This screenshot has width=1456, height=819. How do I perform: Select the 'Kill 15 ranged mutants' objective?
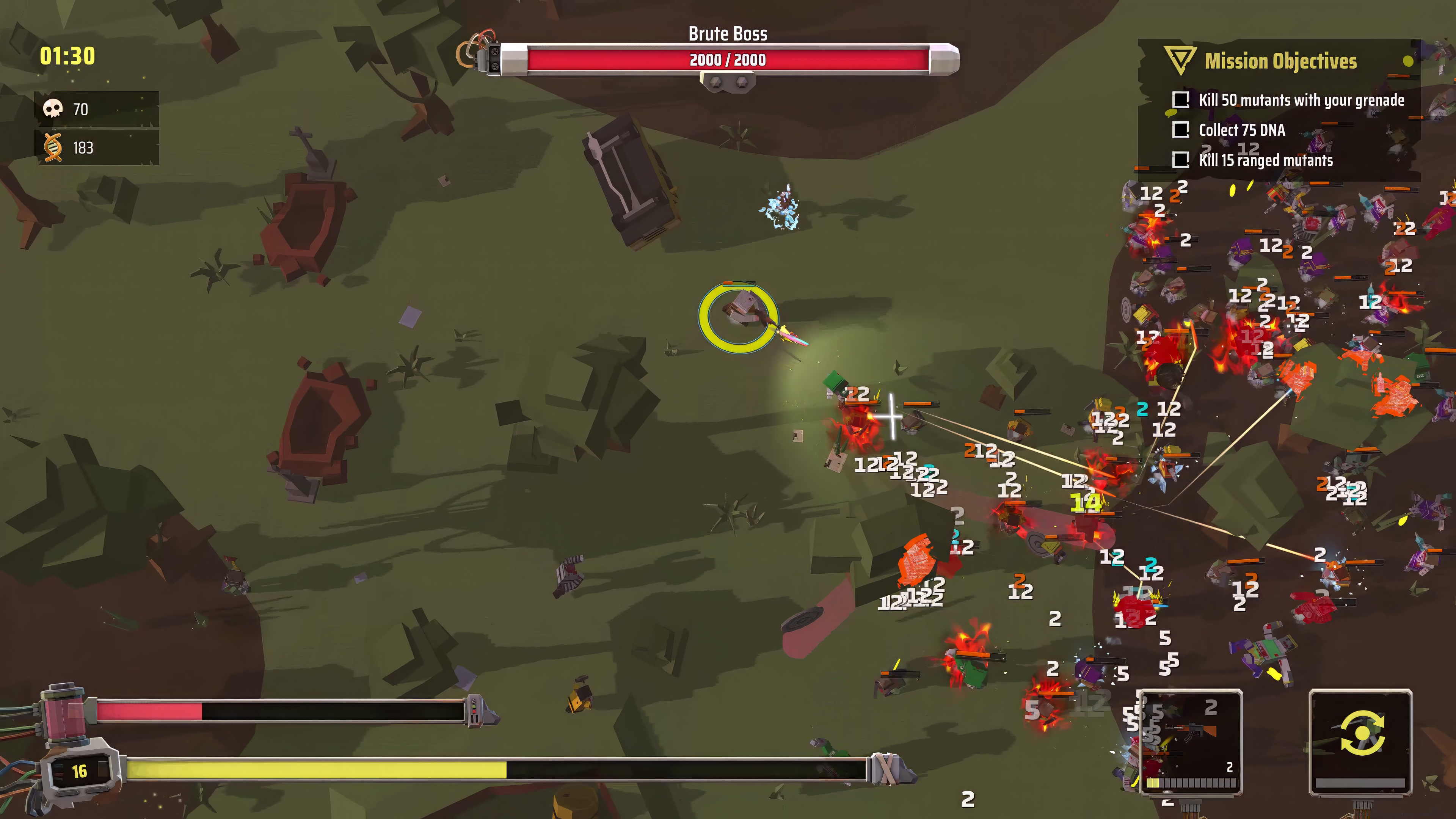[x=1266, y=160]
